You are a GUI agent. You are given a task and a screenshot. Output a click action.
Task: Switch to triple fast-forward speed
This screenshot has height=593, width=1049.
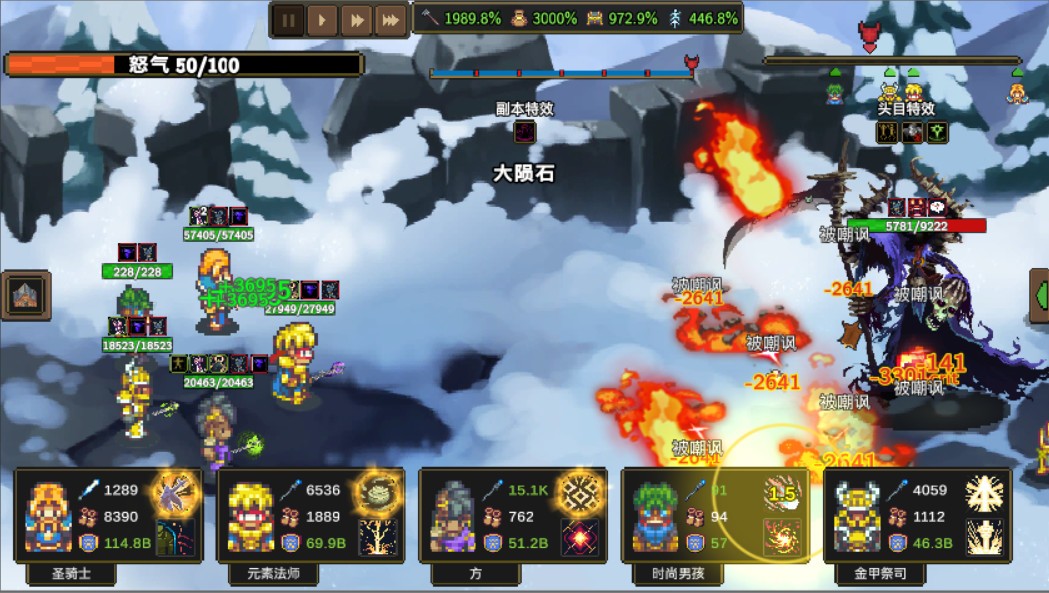click(390, 19)
